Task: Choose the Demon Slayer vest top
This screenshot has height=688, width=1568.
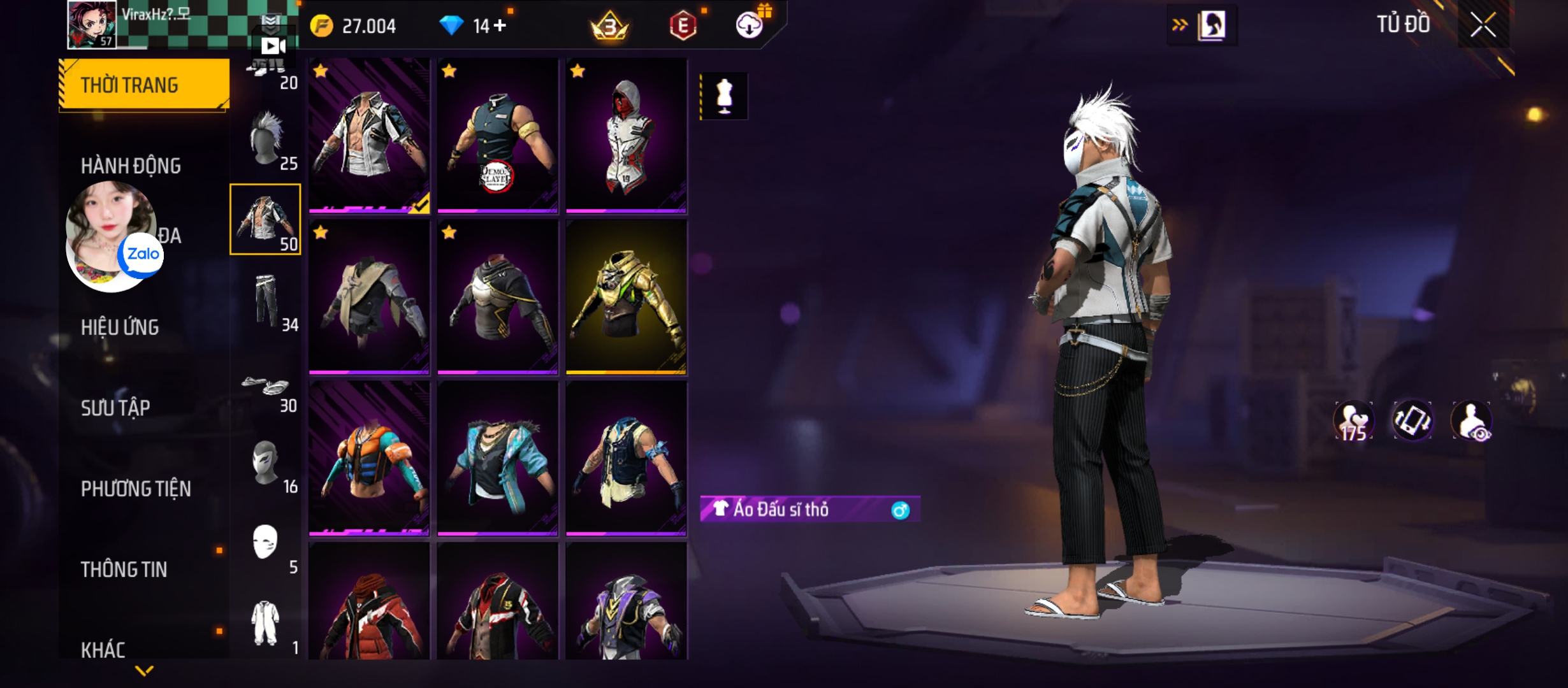Action: (498, 135)
